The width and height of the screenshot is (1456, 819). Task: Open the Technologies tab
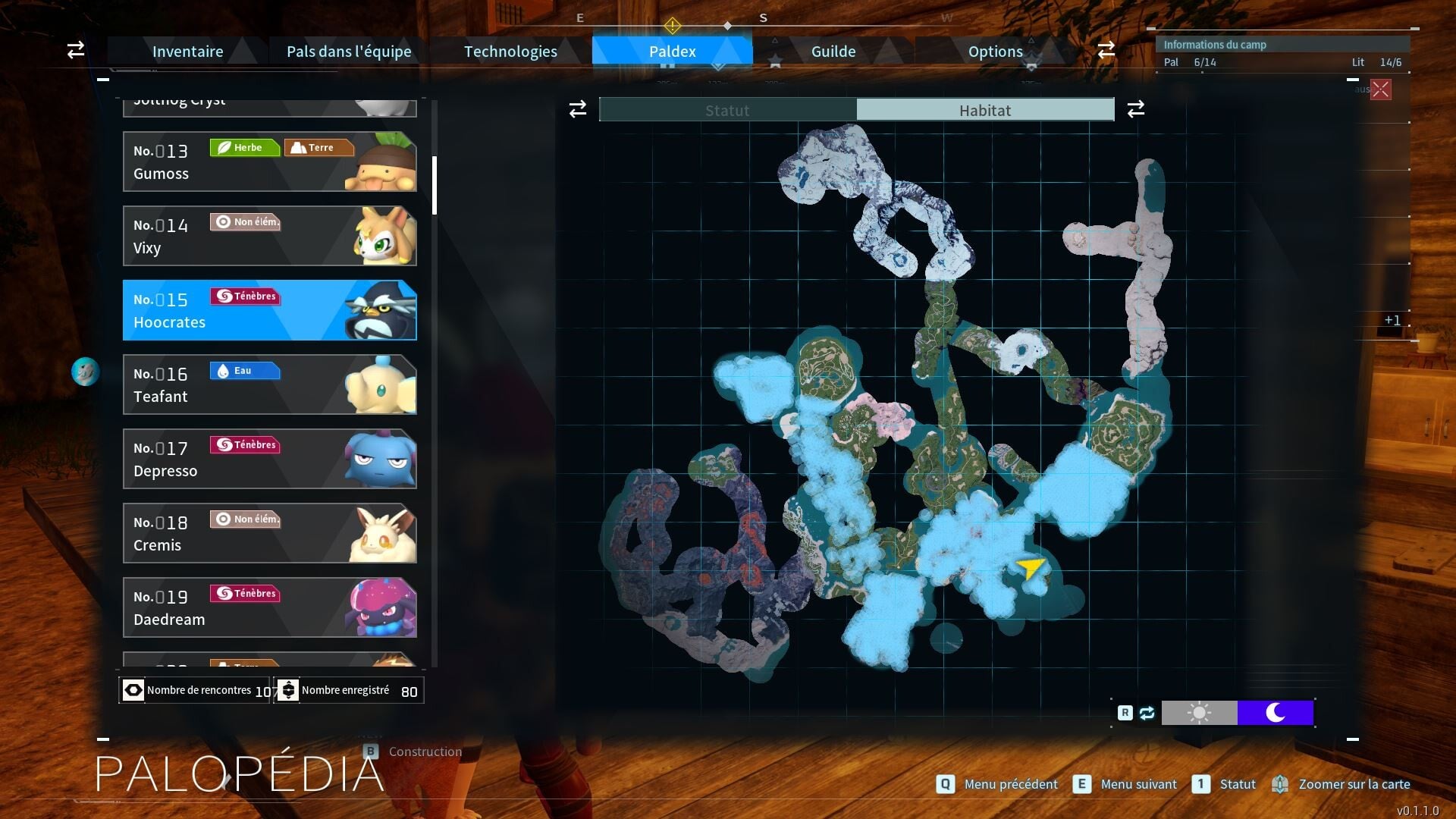(510, 52)
